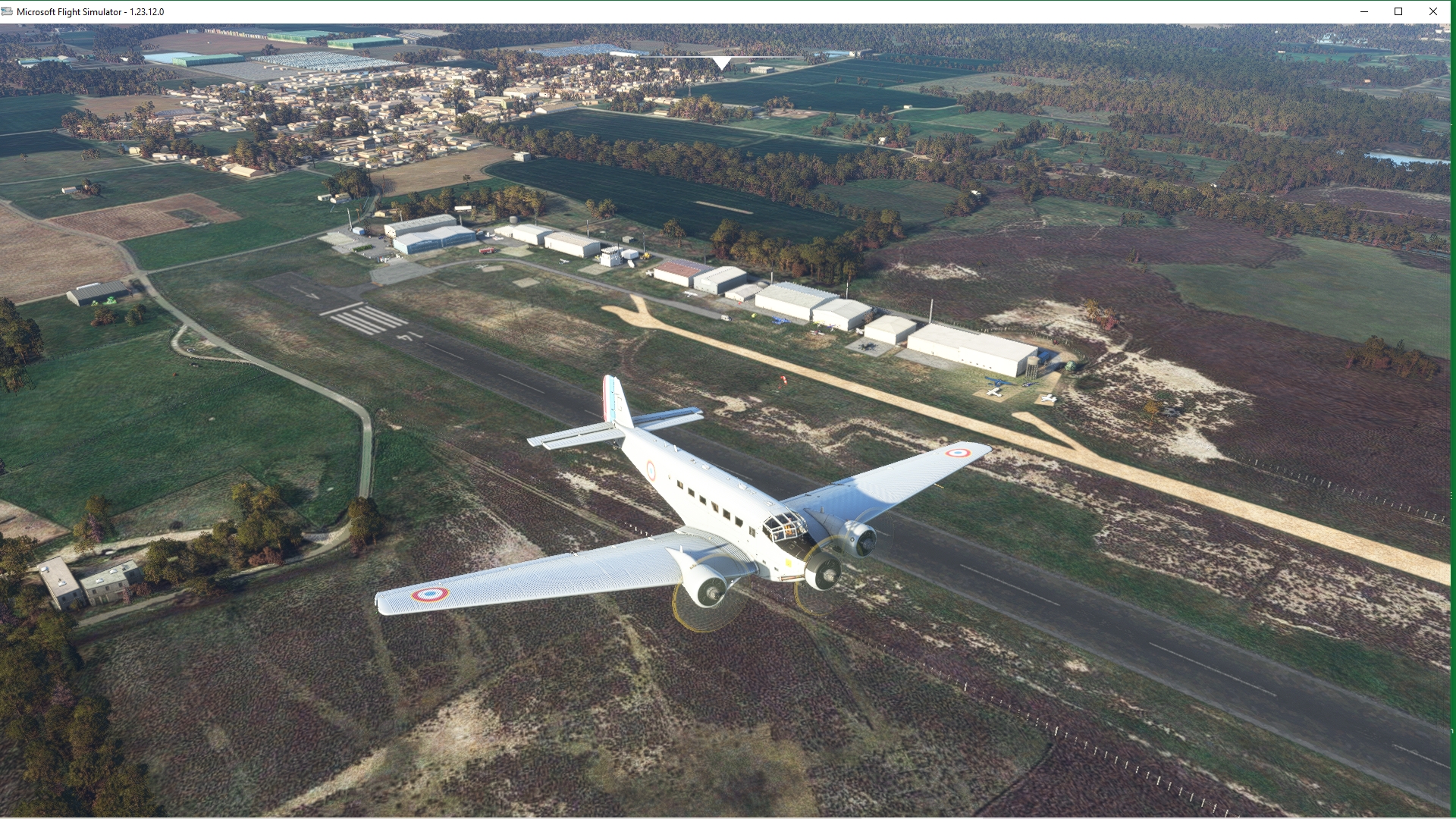
Task: Open the toolbar via the white triangle handle
Action: (x=722, y=63)
